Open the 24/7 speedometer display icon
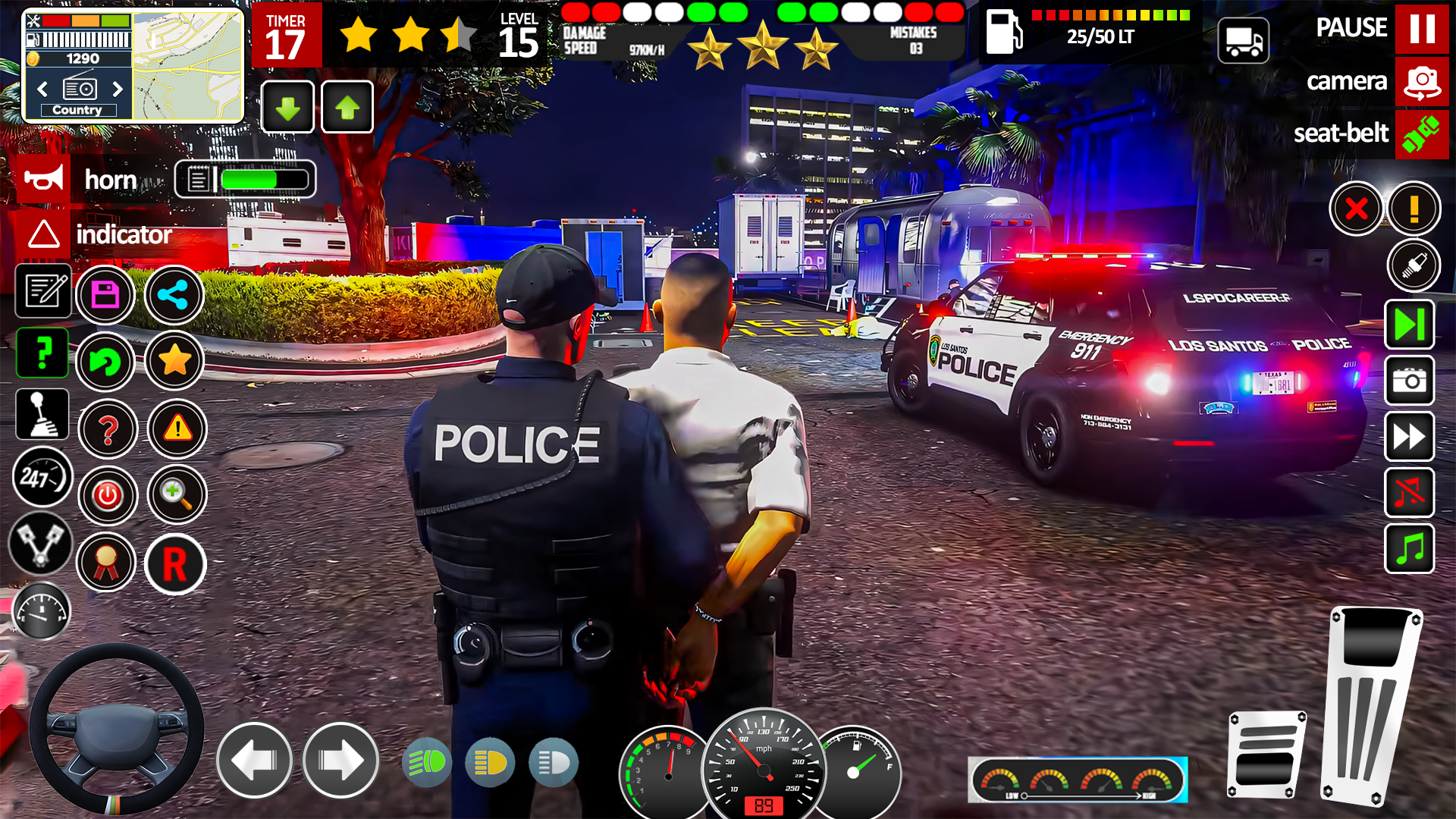The image size is (1456, 819). [x=42, y=478]
